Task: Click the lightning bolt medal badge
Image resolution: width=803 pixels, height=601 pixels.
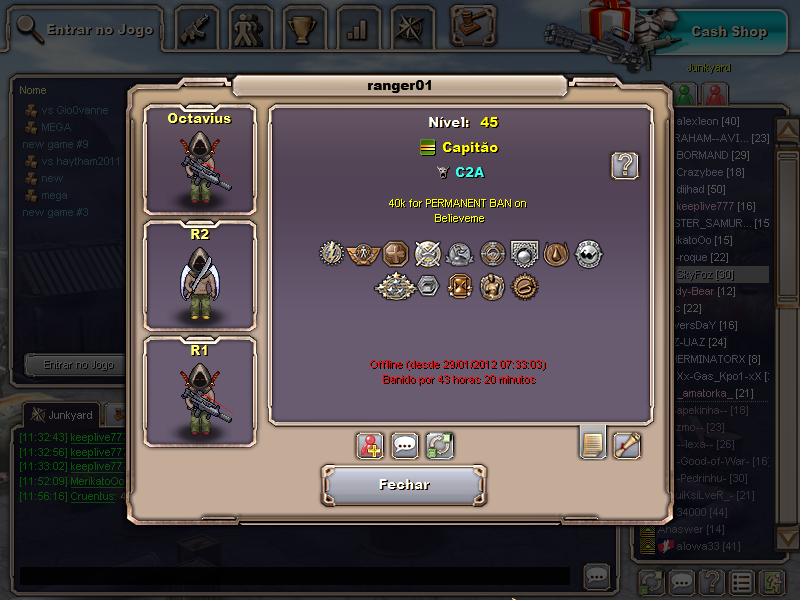Action: coord(332,254)
